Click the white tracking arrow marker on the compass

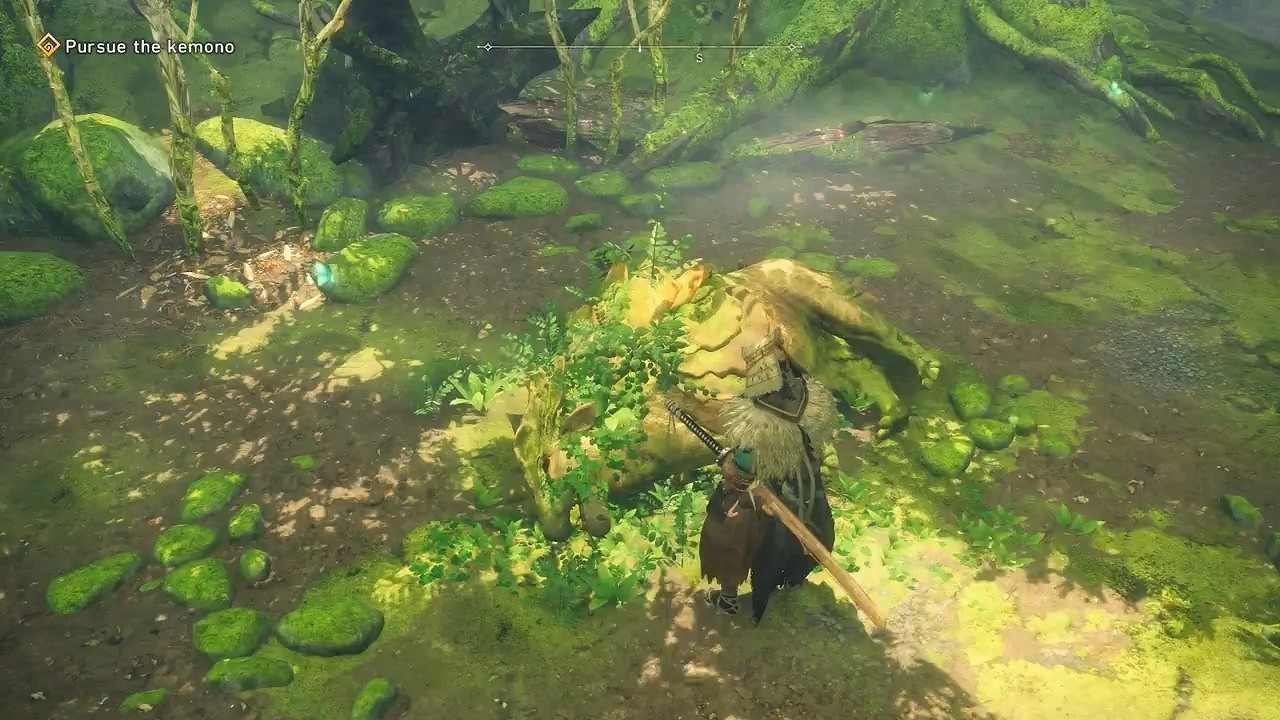coord(640,47)
